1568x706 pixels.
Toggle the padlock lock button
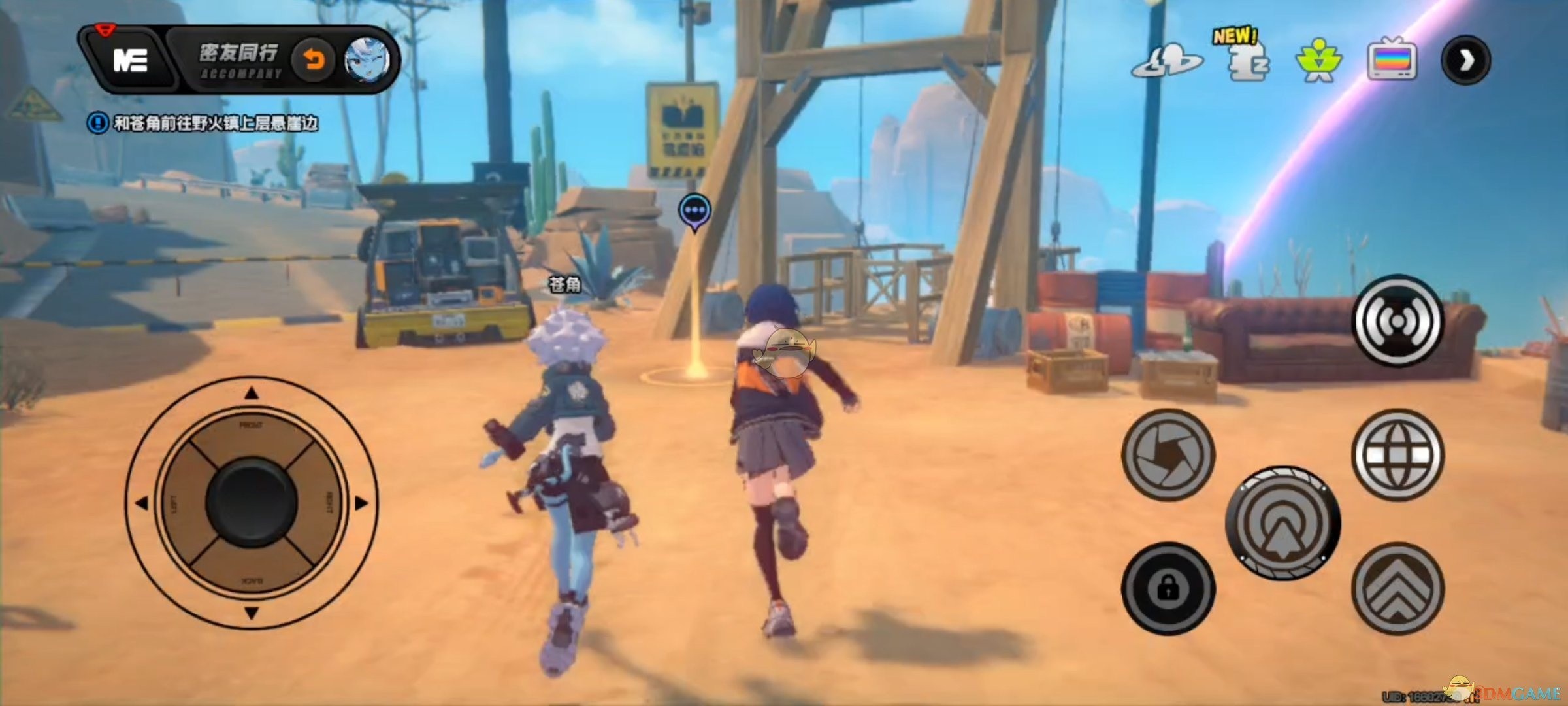click(1168, 588)
